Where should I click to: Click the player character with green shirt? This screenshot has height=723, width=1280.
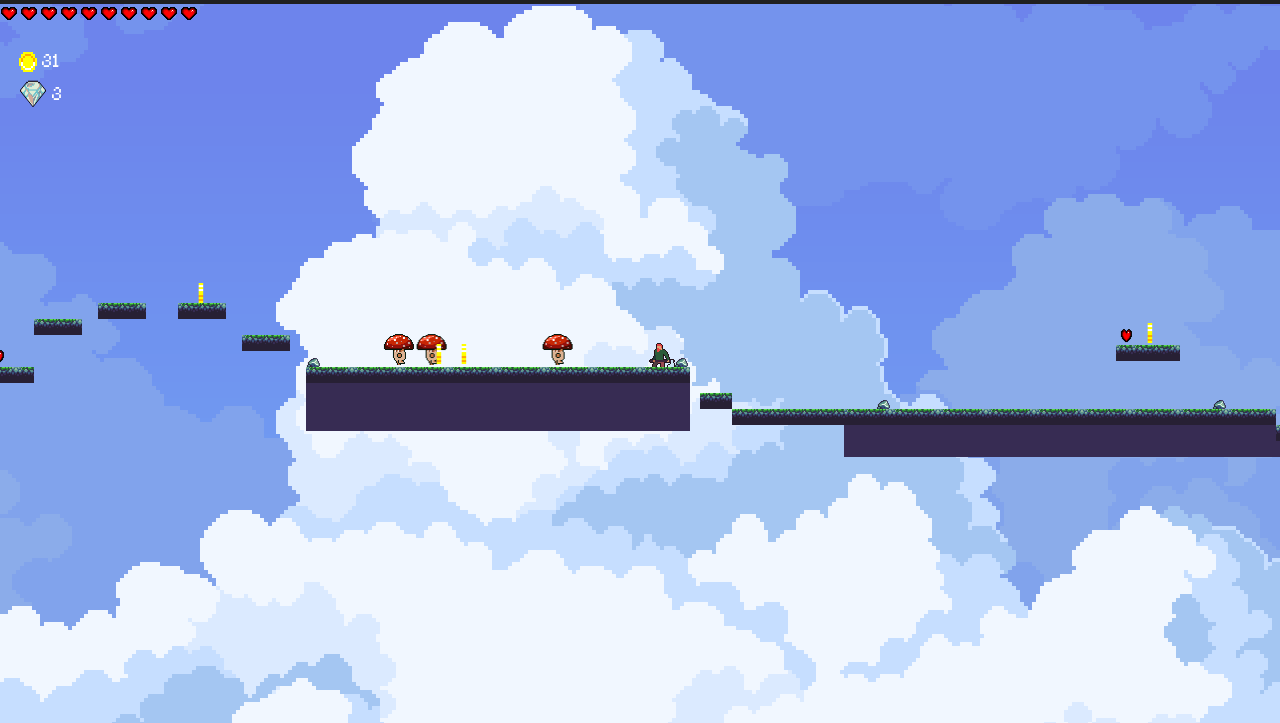tap(661, 352)
